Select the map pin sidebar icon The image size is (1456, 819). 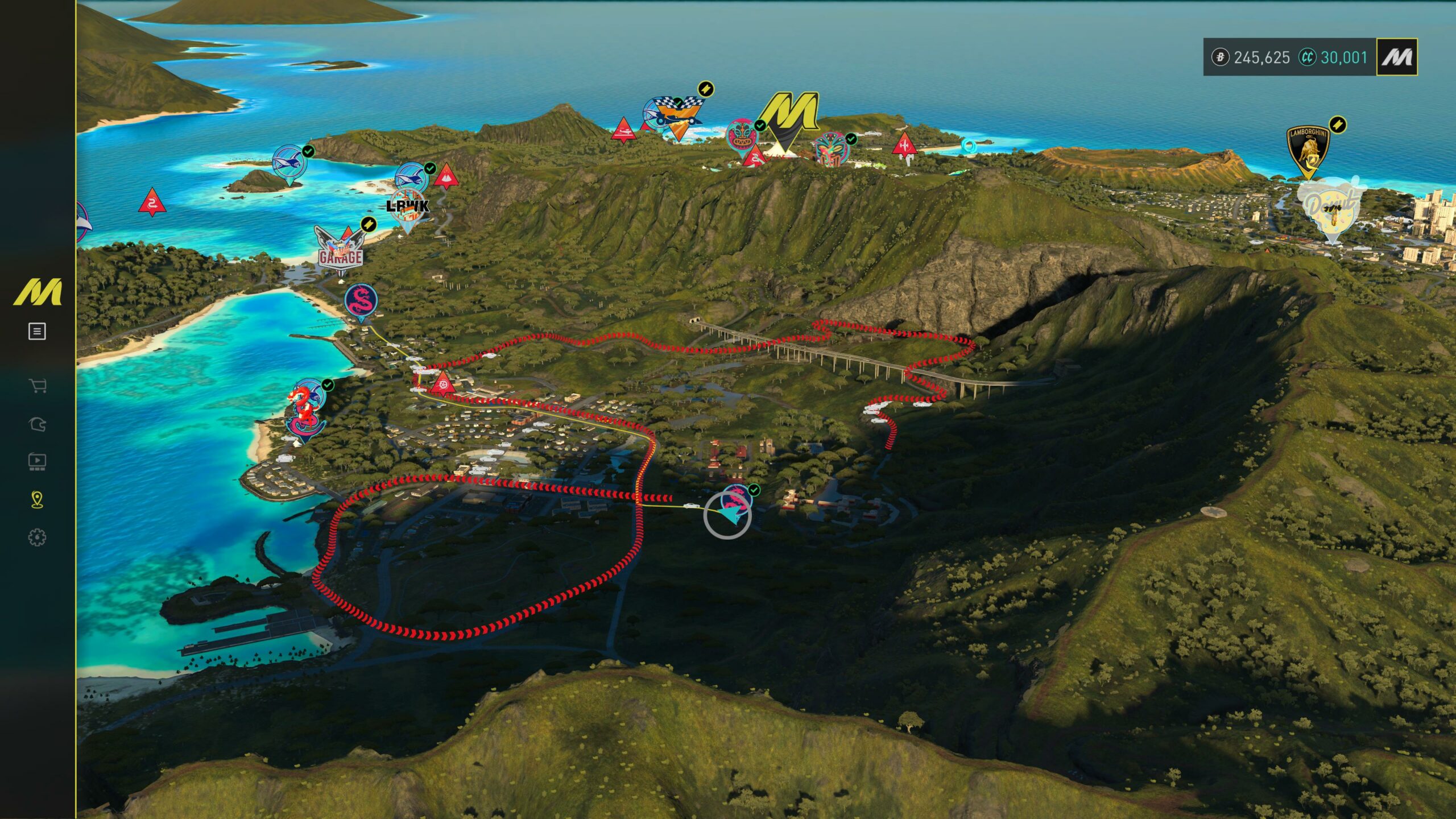pos(37,499)
